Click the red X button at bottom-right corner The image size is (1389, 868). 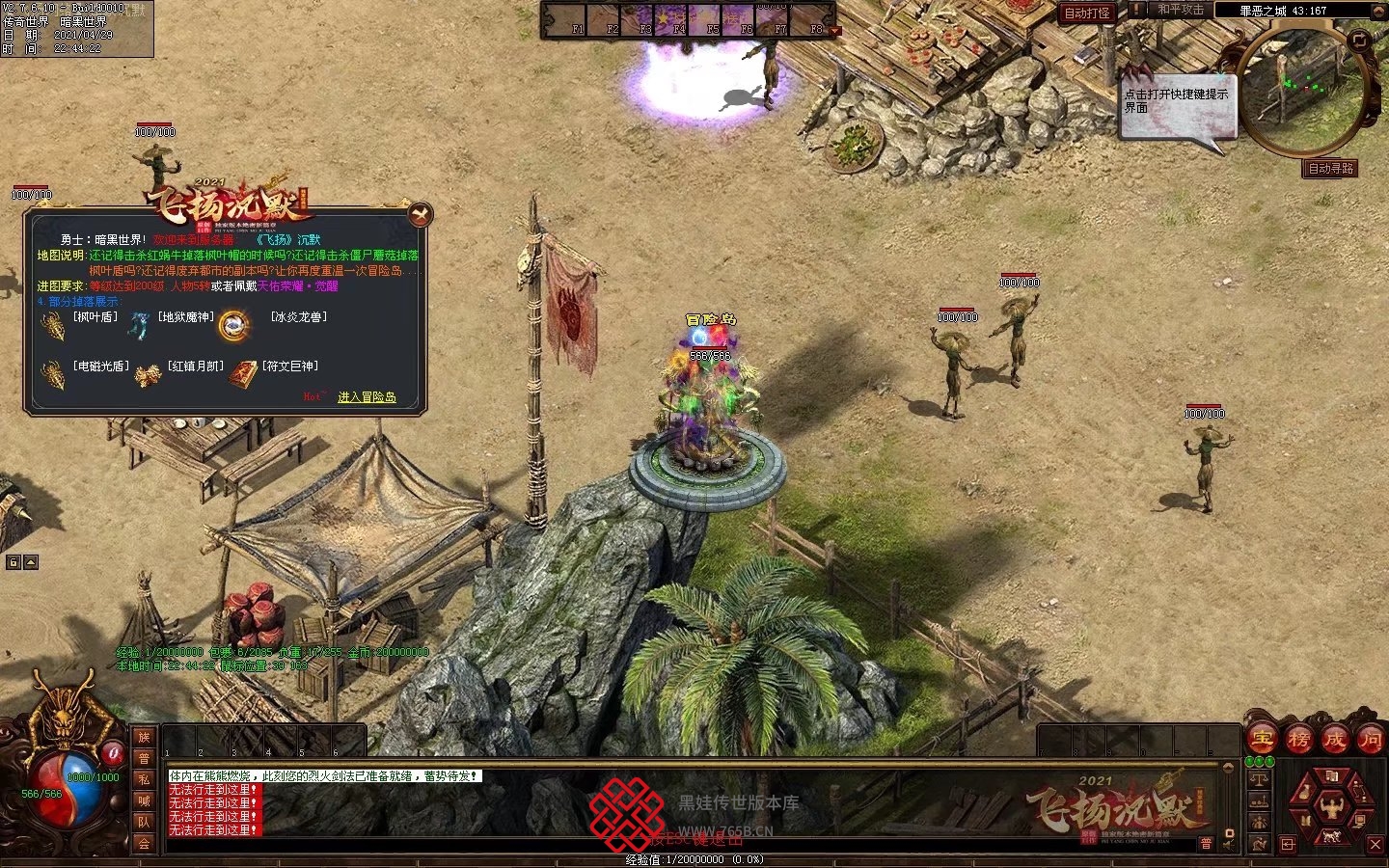click(x=1376, y=845)
